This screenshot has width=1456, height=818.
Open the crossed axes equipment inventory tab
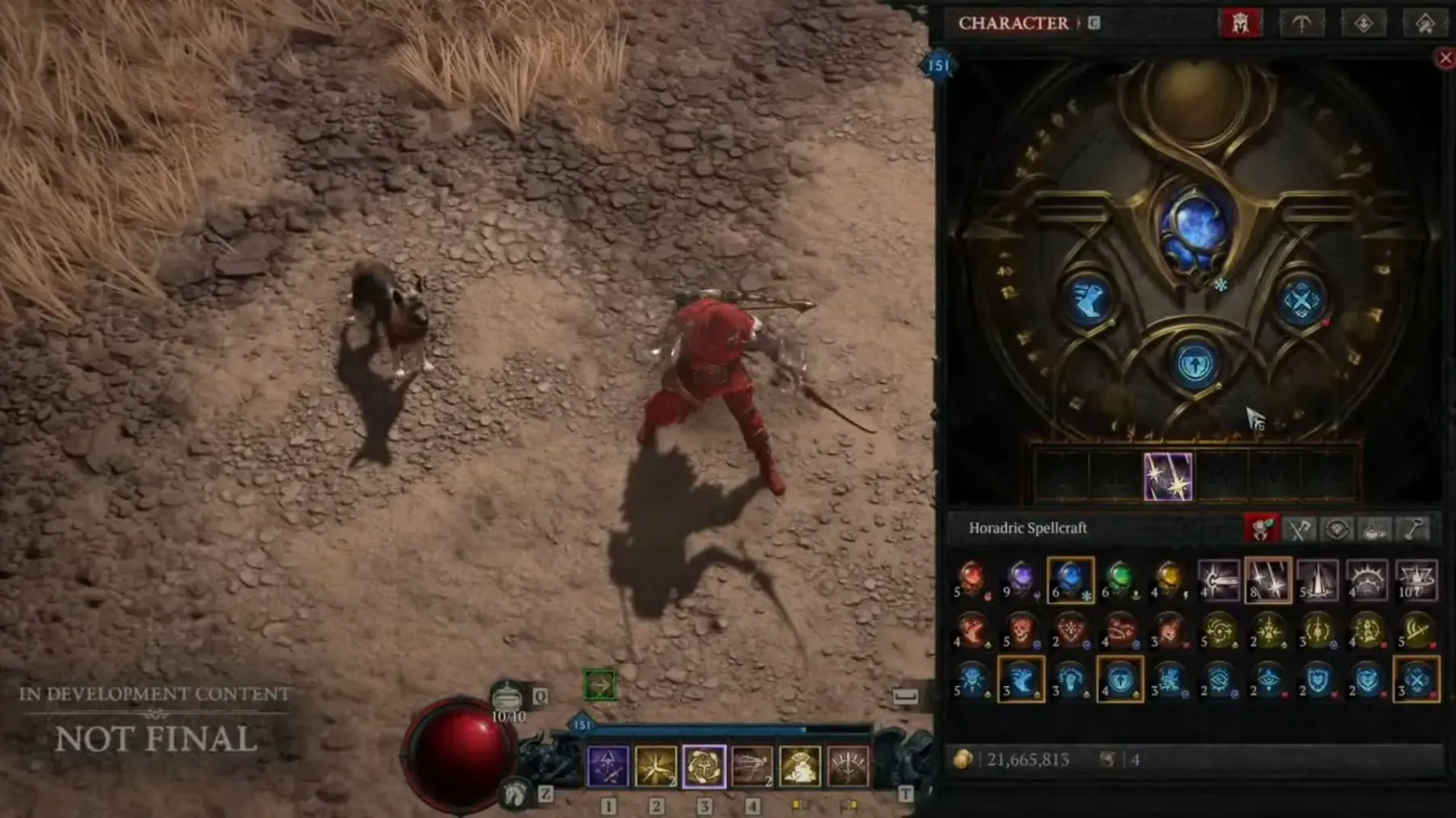coord(1299,529)
